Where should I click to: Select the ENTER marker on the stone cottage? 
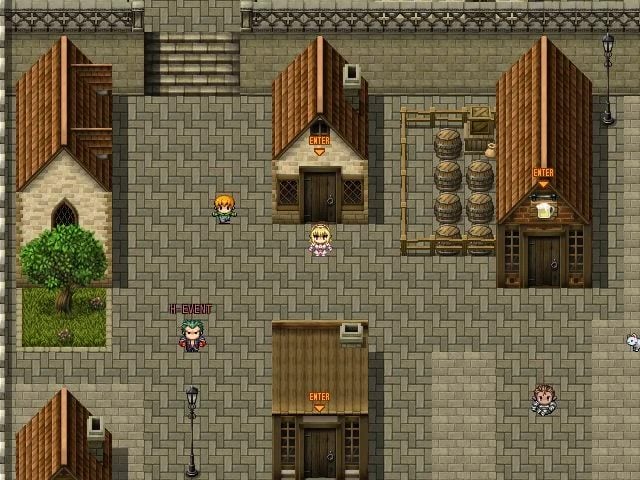319,142
